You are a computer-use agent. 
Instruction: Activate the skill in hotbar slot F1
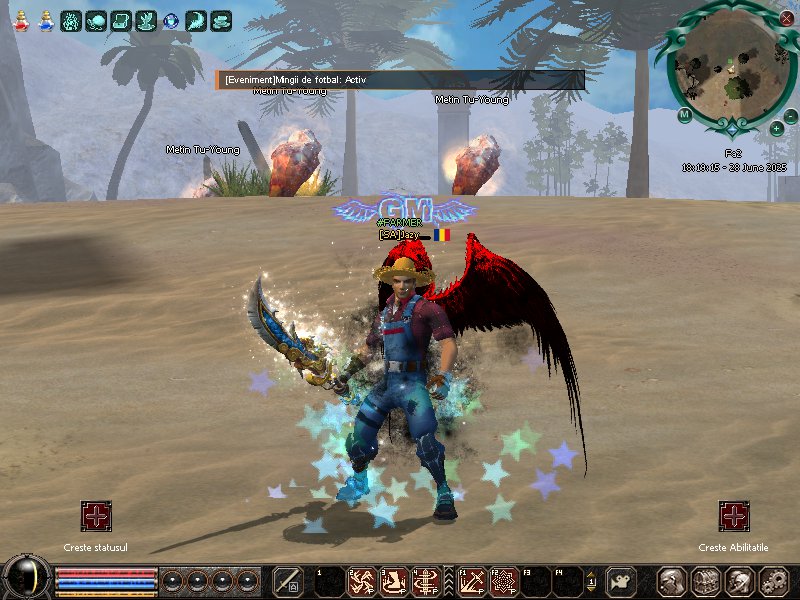[x=471, y=581]
